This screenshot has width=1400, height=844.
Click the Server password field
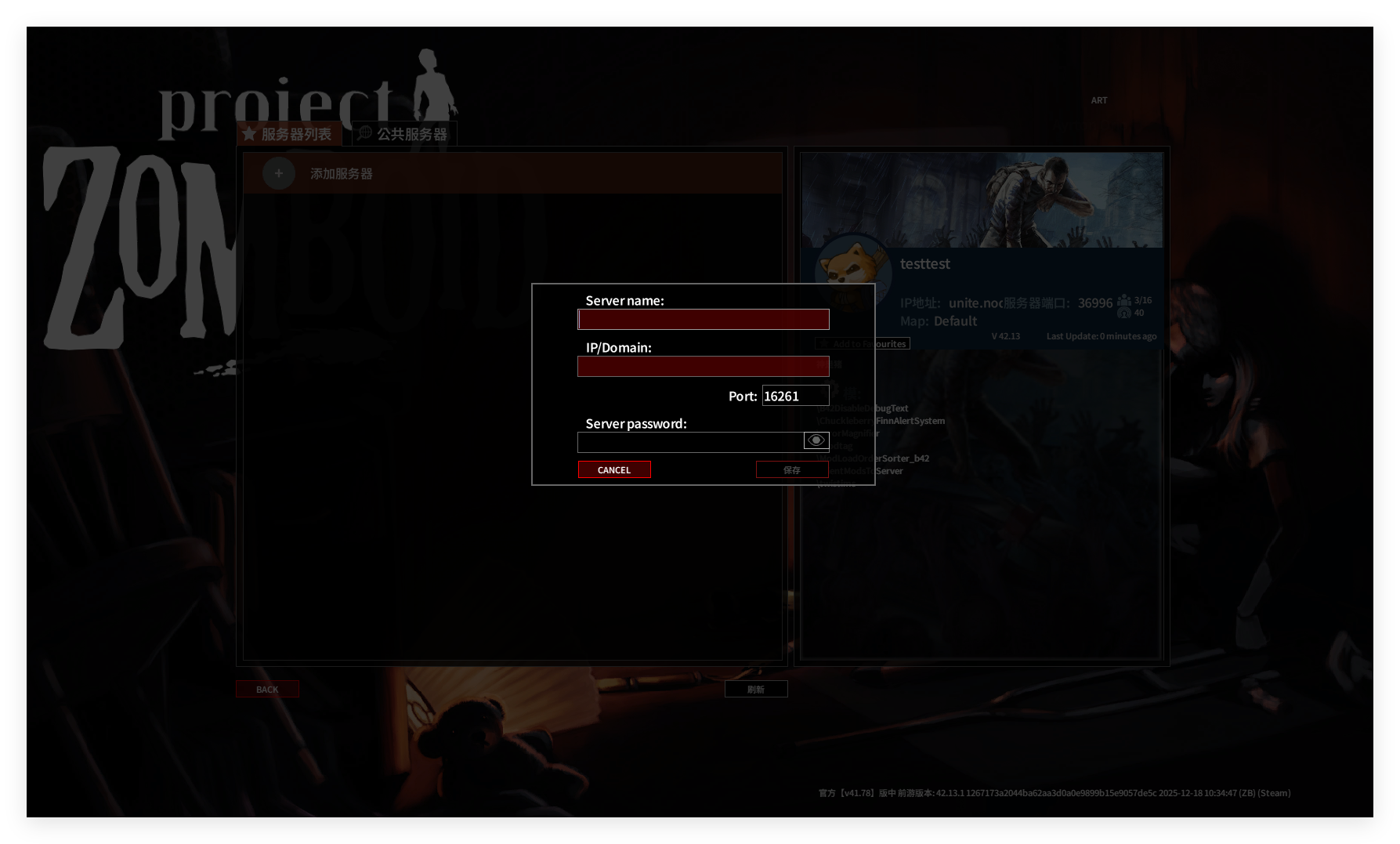coord(689,442)
